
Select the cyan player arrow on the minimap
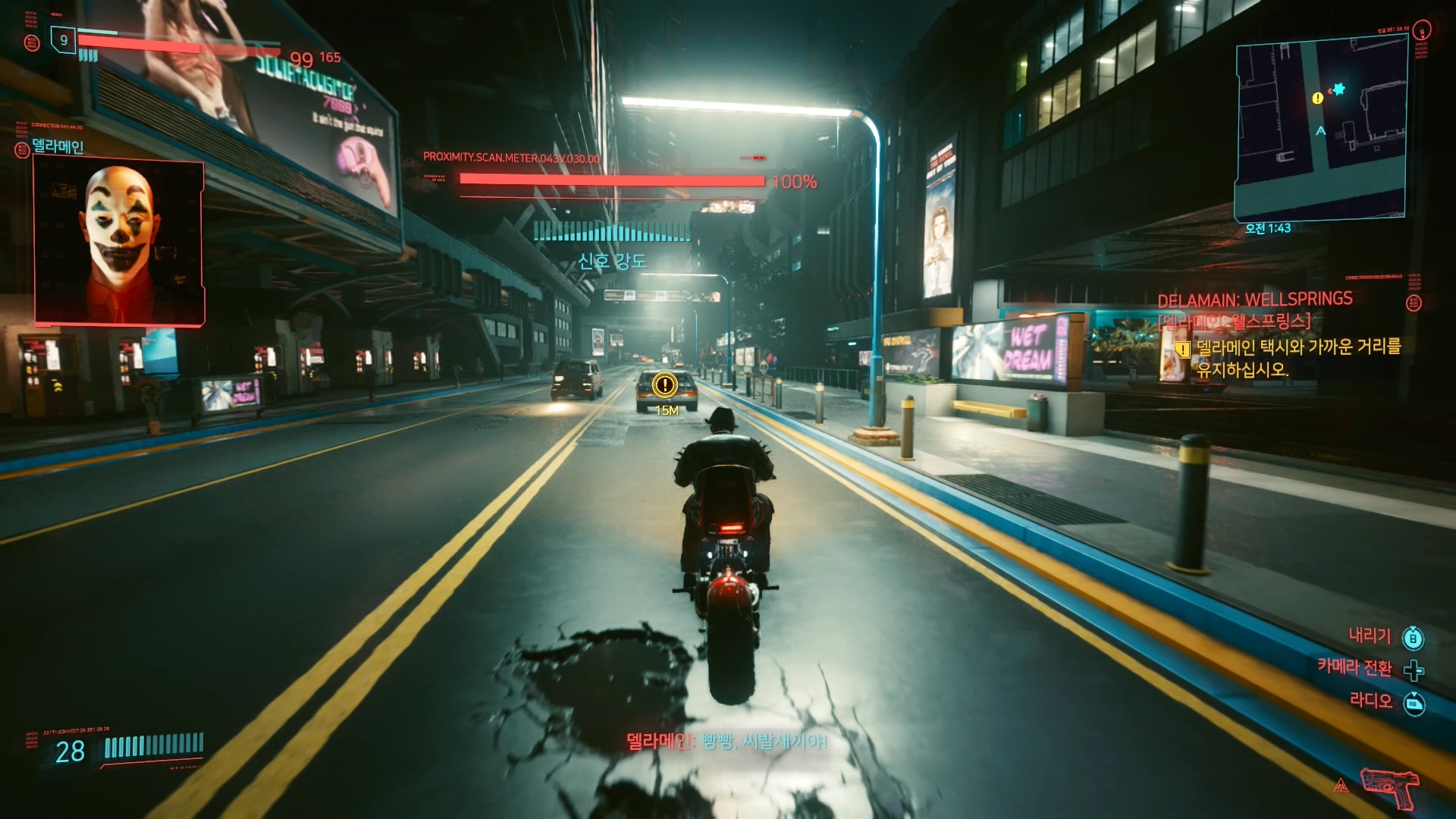(1320, 132)
